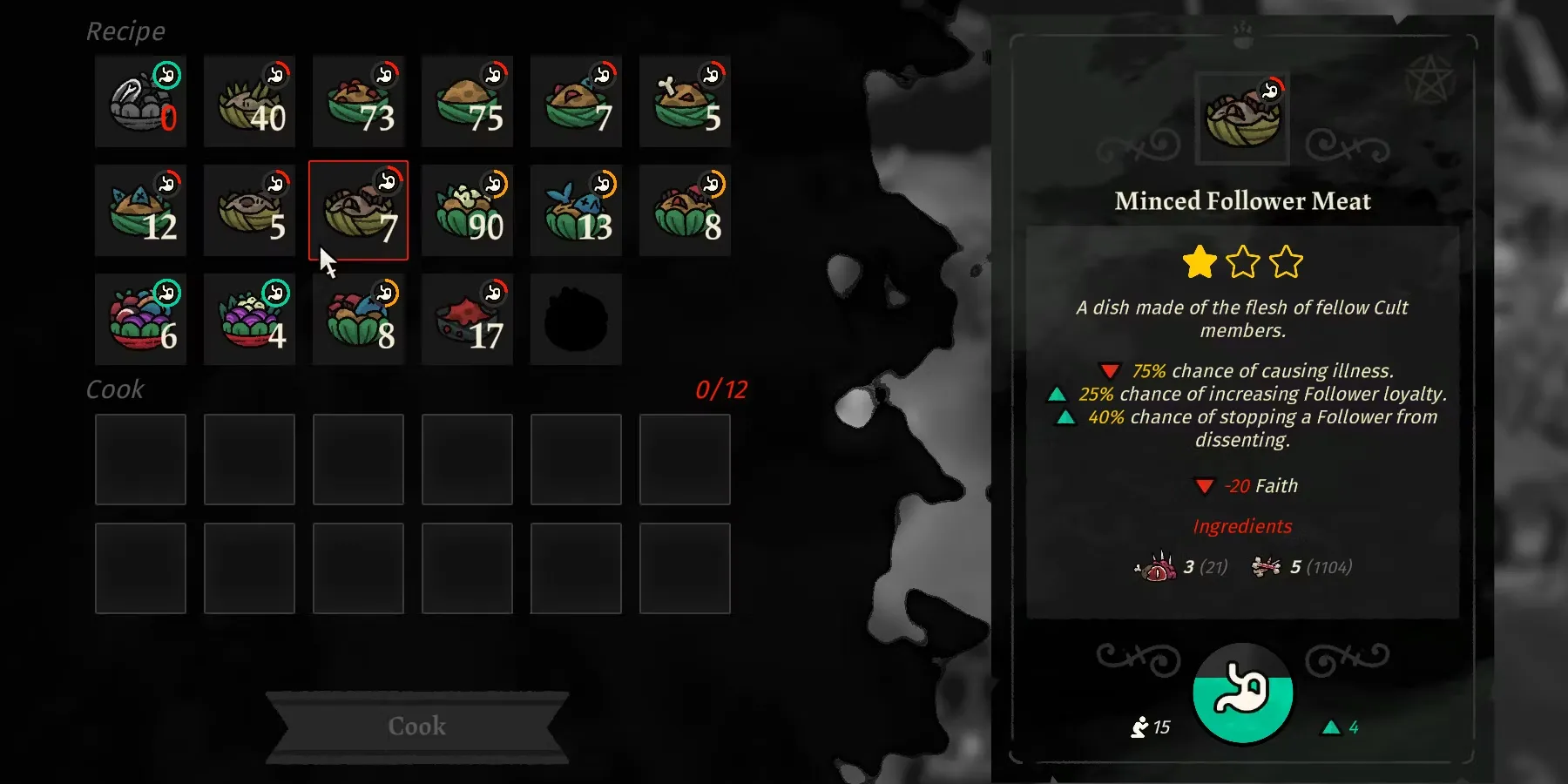Select the fish dish showing 13

pos(576,211)
